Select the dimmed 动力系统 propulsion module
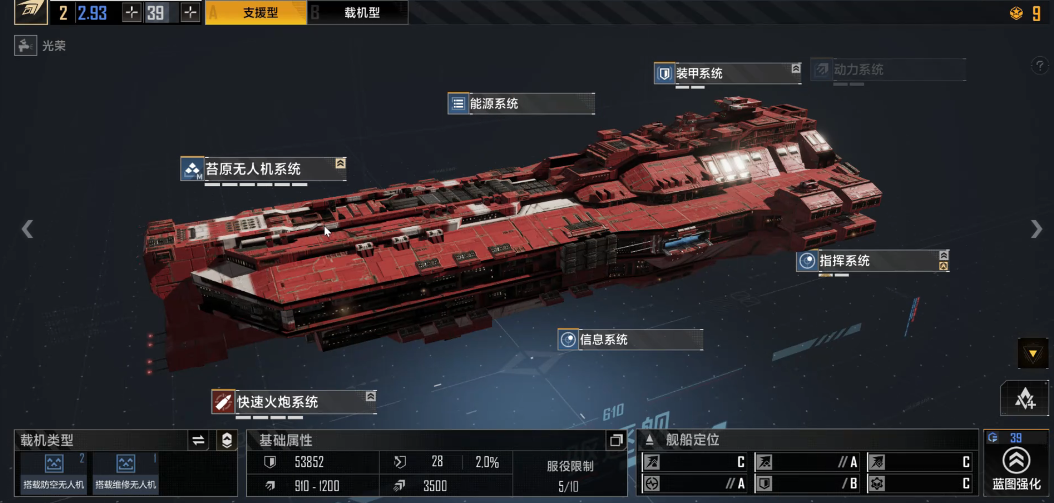Image resolution: width=1054 pixels, height=503 pixels. pyautogui.click(x=887, y=70)
